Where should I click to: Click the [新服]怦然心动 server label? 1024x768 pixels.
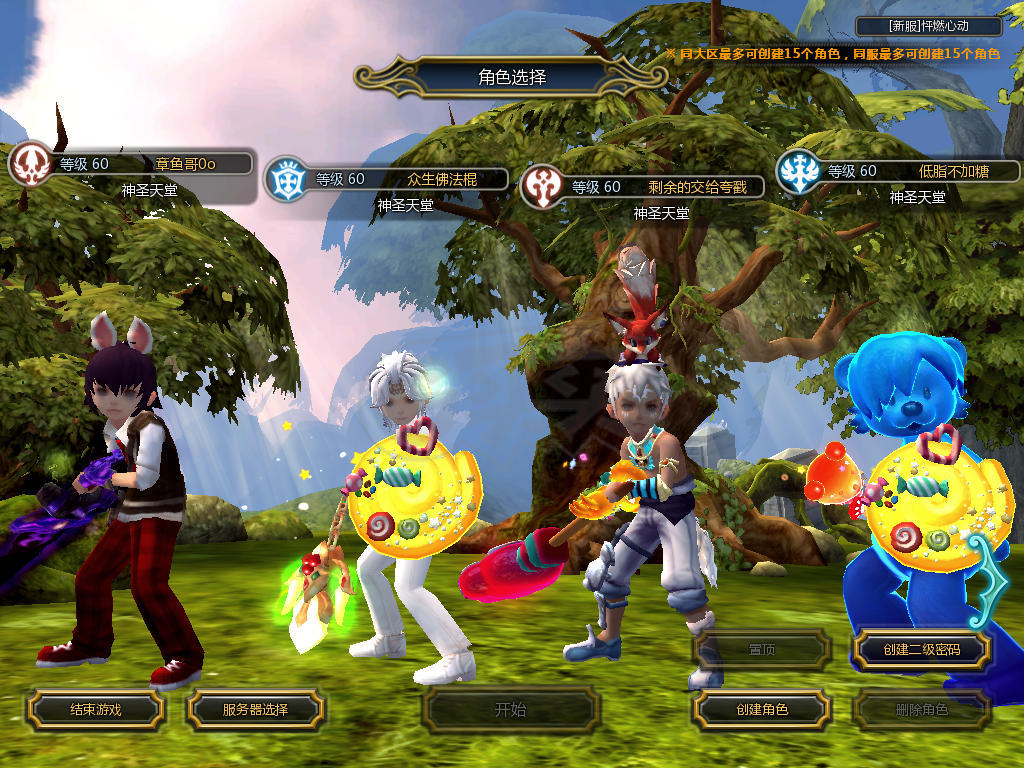(x=928, y=26)
